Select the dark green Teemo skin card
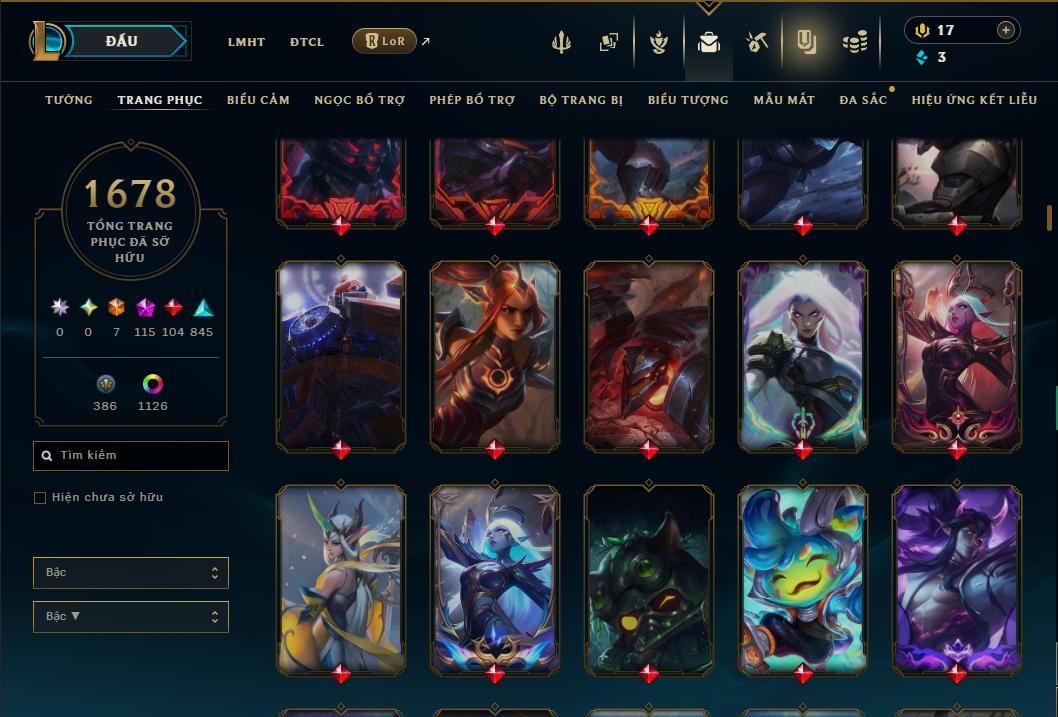Screen dimensions: 1058x717 pyautogui.click(x=648, y=578)
